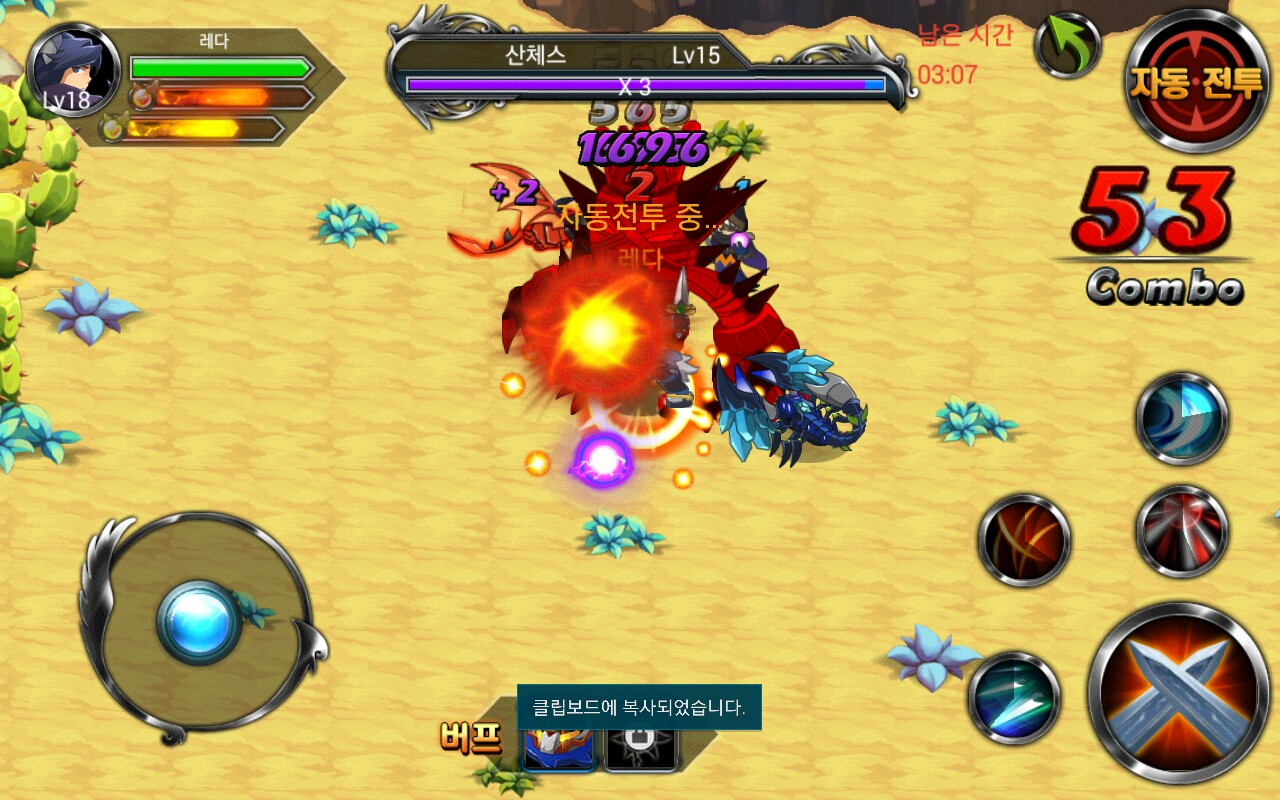
Task: Attack with the crossed swords button
Action: click(x=1178, y=692)
